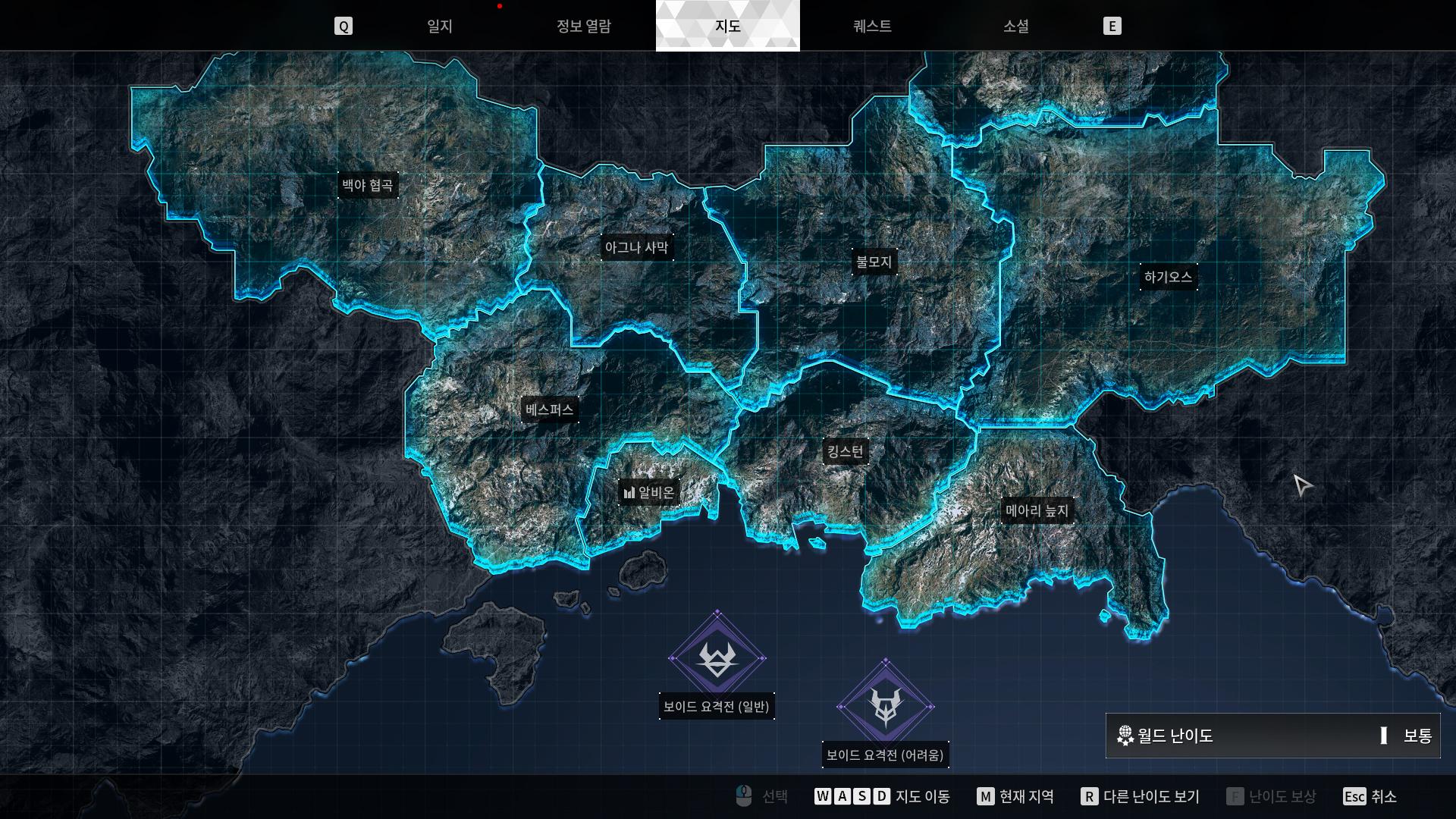Select the 지도 tab
Viewport: 1456px width, 819px height.
pos(727,27)
